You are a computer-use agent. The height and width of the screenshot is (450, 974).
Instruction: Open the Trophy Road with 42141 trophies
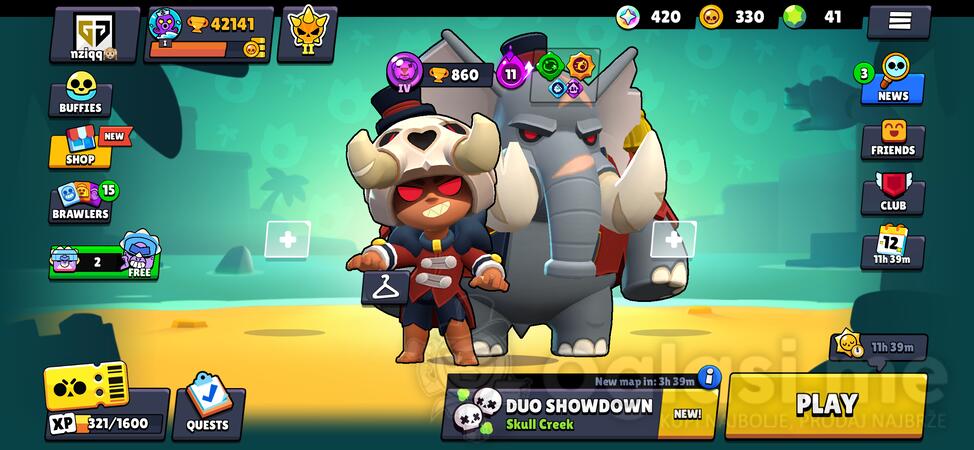coord(208,35)
